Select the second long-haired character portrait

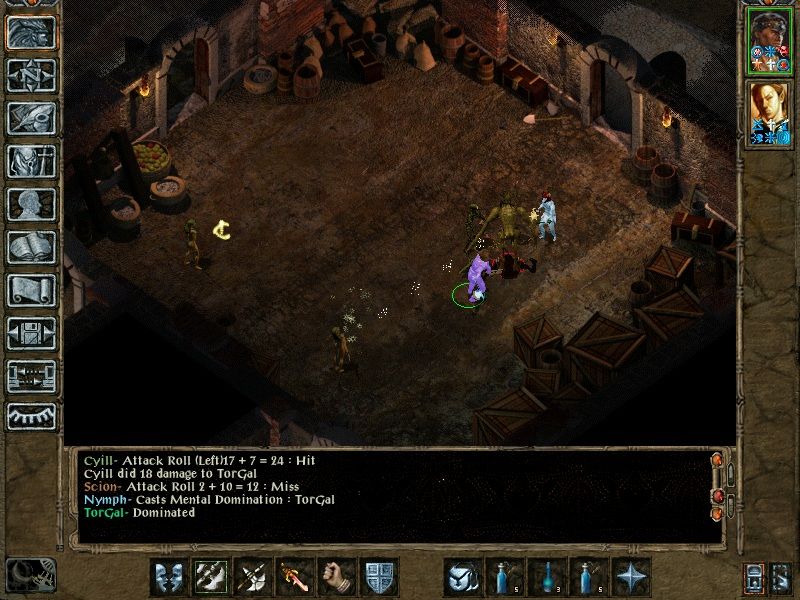tap(769, 113)
